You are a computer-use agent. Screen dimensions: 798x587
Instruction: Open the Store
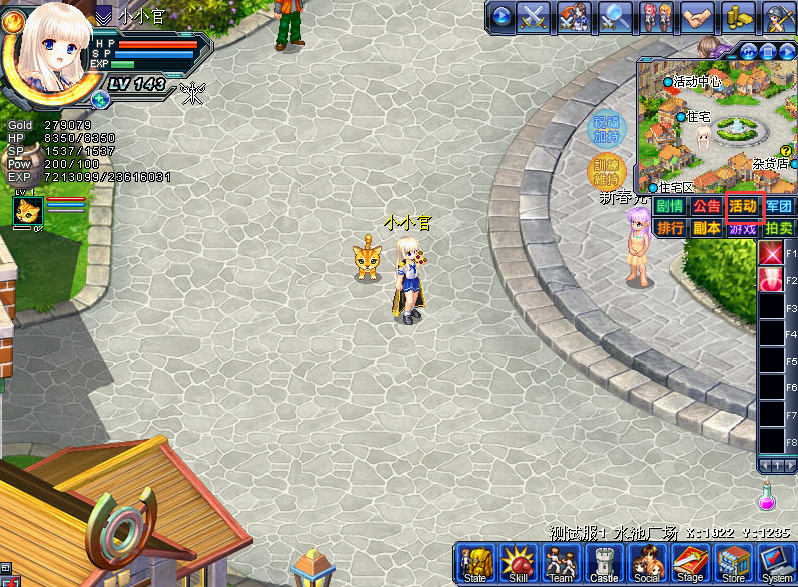tap(733, 564)
